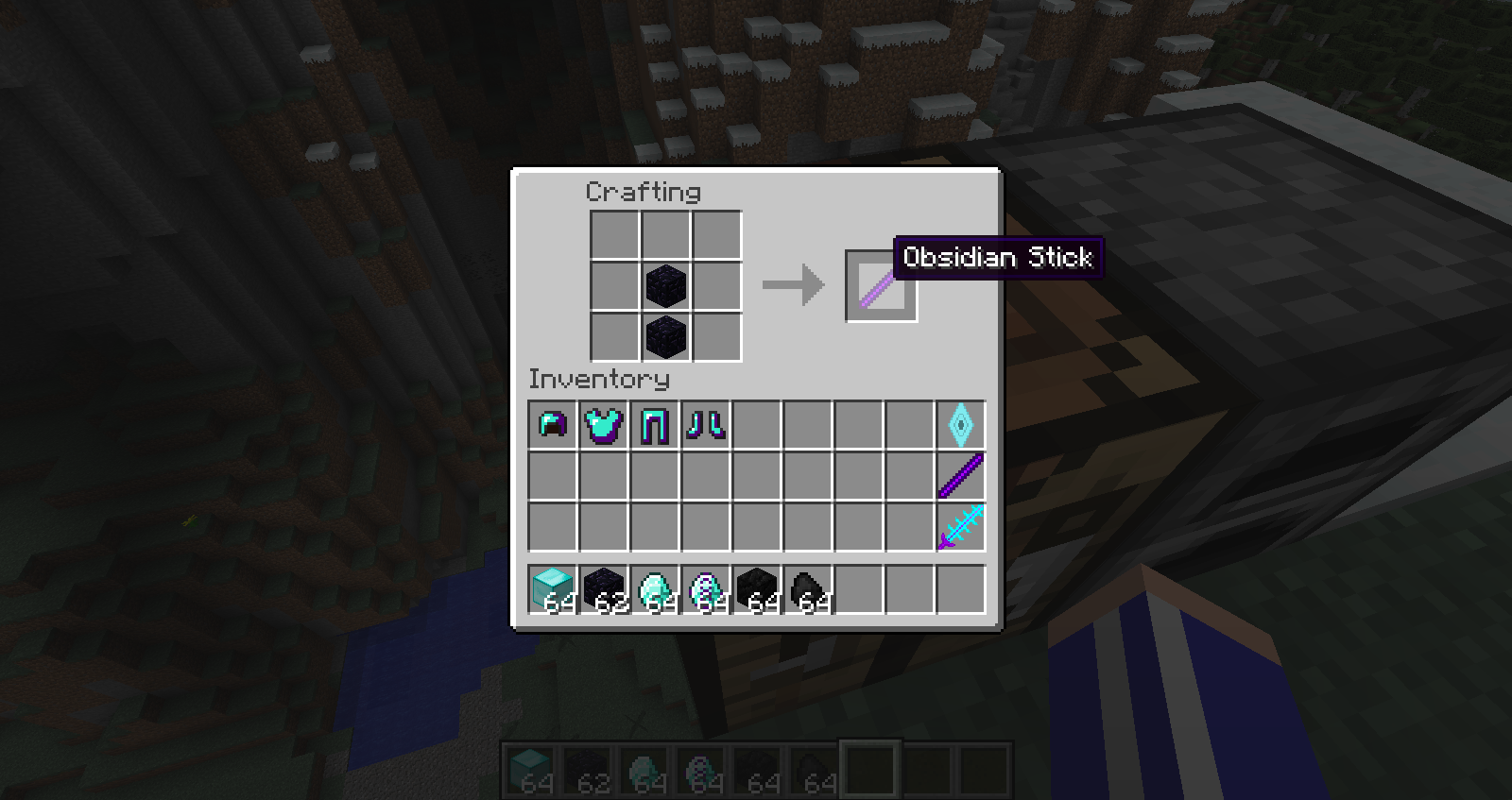The height and width of the screenshot is (800, 1512).
Task: Pick up the cyan and purple leggings
Action: pyautogui.click(x=655, y=425)
